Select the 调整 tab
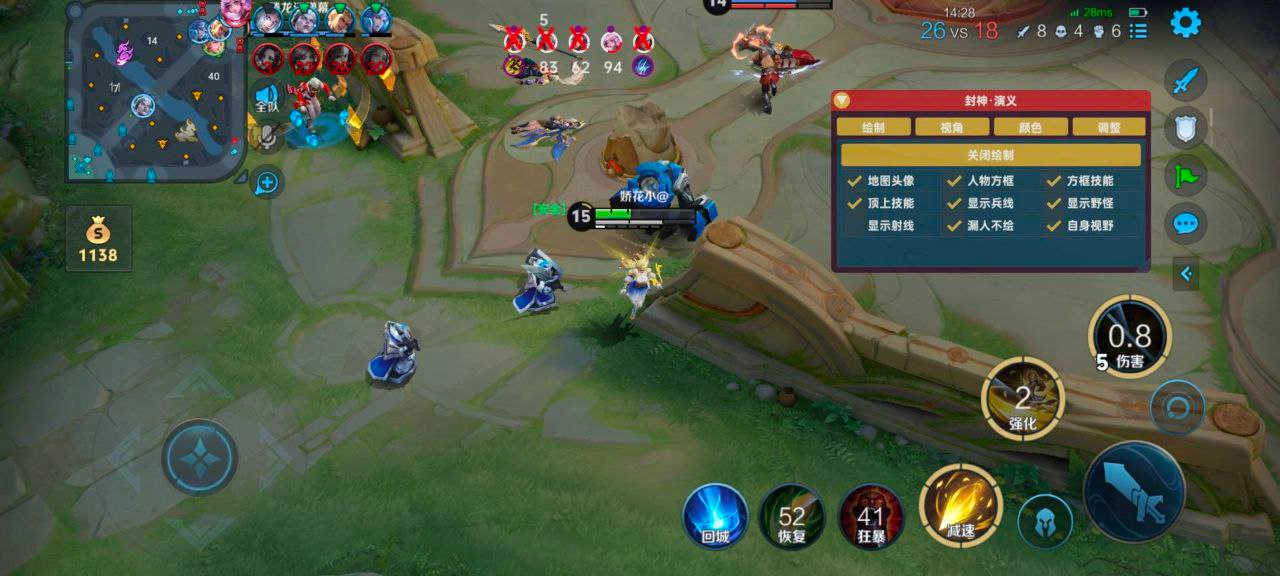The width and height of the screenshot is (1280, 576). pyautogui.click(x=1108, y=127)
